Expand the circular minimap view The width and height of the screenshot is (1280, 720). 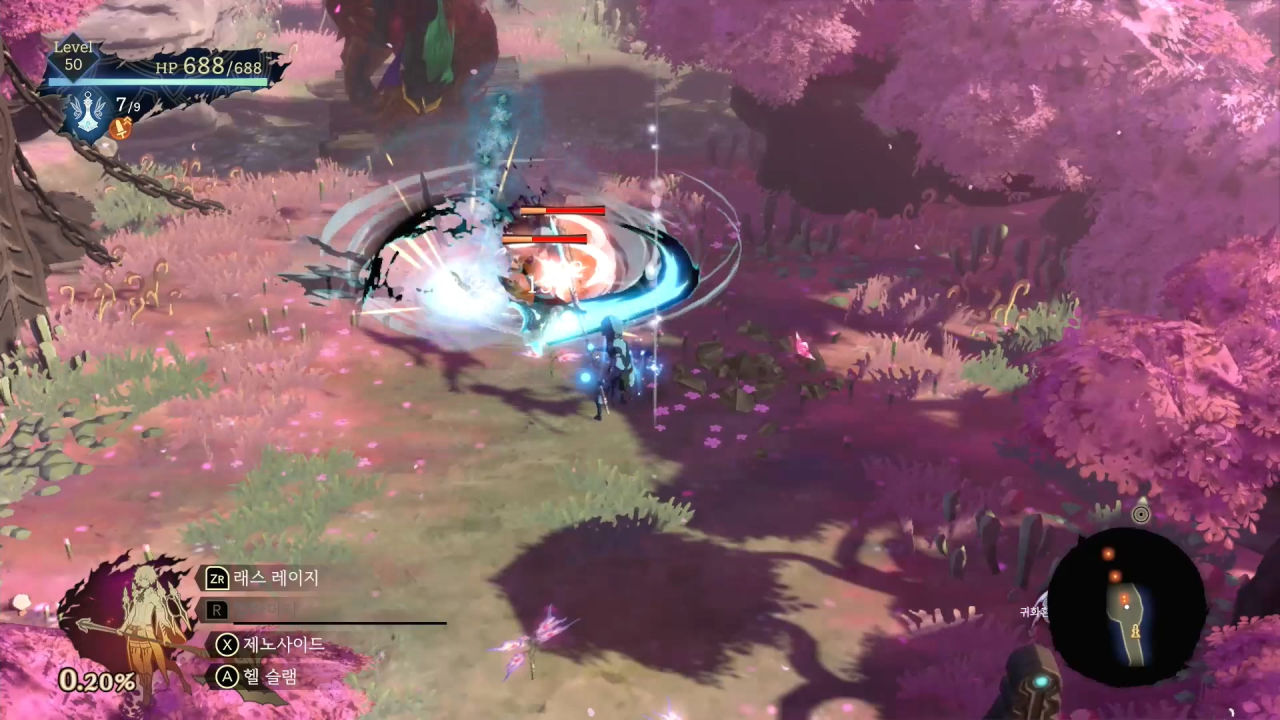click(x=1130, y=605)
